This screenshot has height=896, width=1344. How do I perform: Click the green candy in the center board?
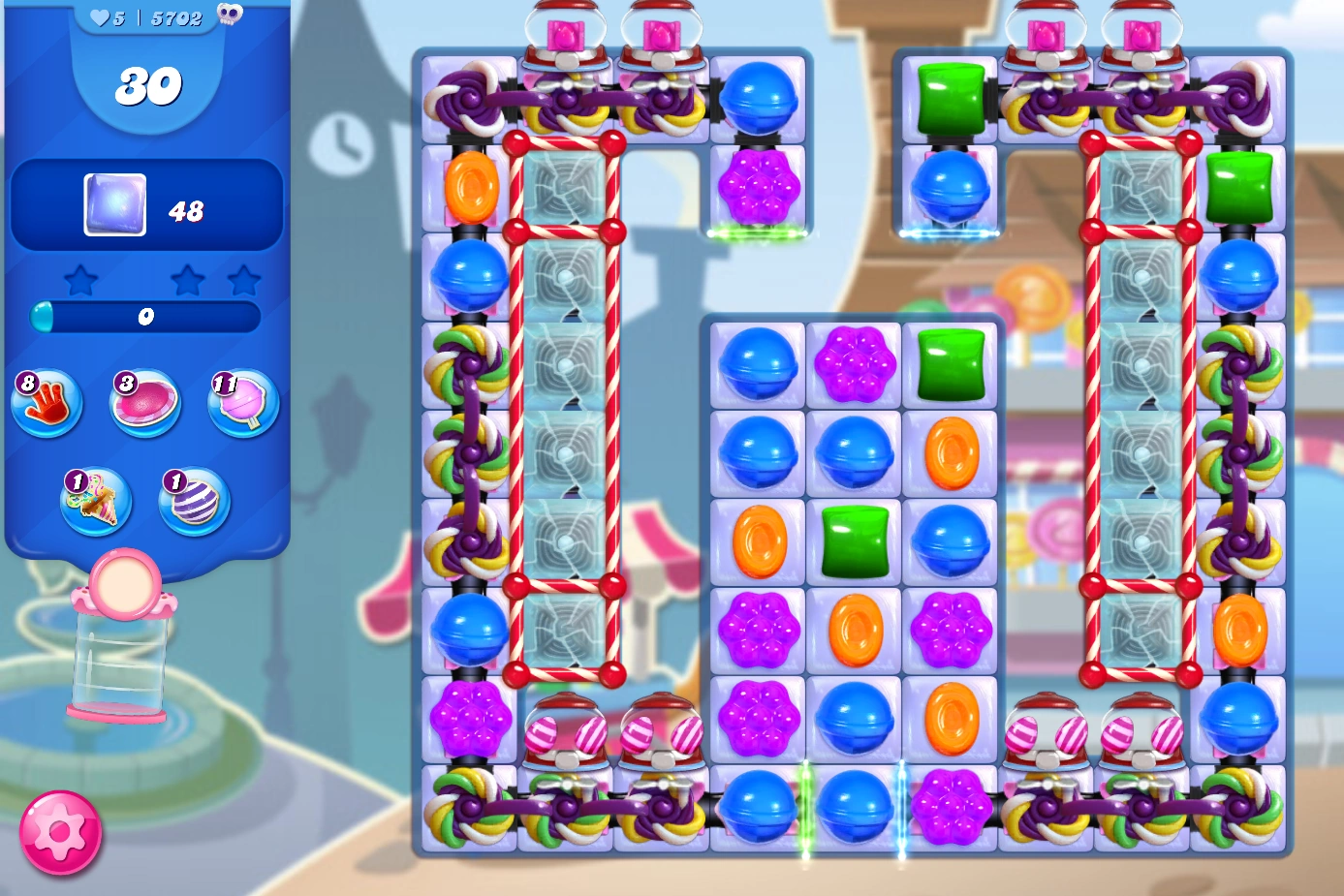[853, 541]
